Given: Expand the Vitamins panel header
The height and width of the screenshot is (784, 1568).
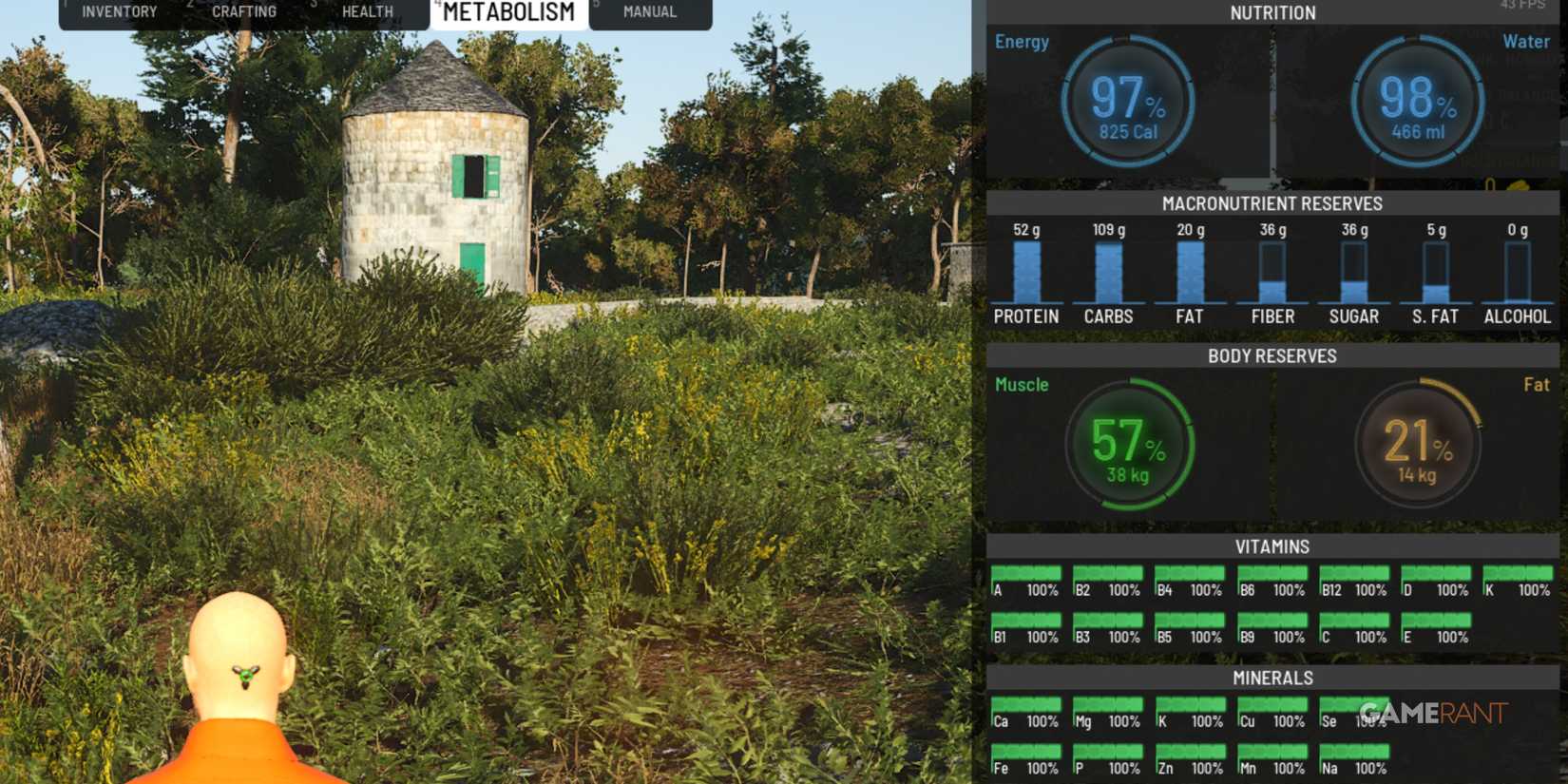Looking at the screenshot, I should click(x=1272, y=546).
